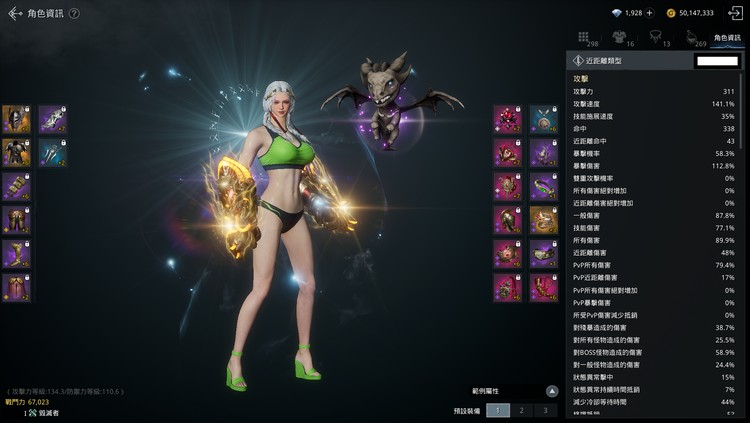
Task: Choose equipment preset 1
Action: coord(497,410)
